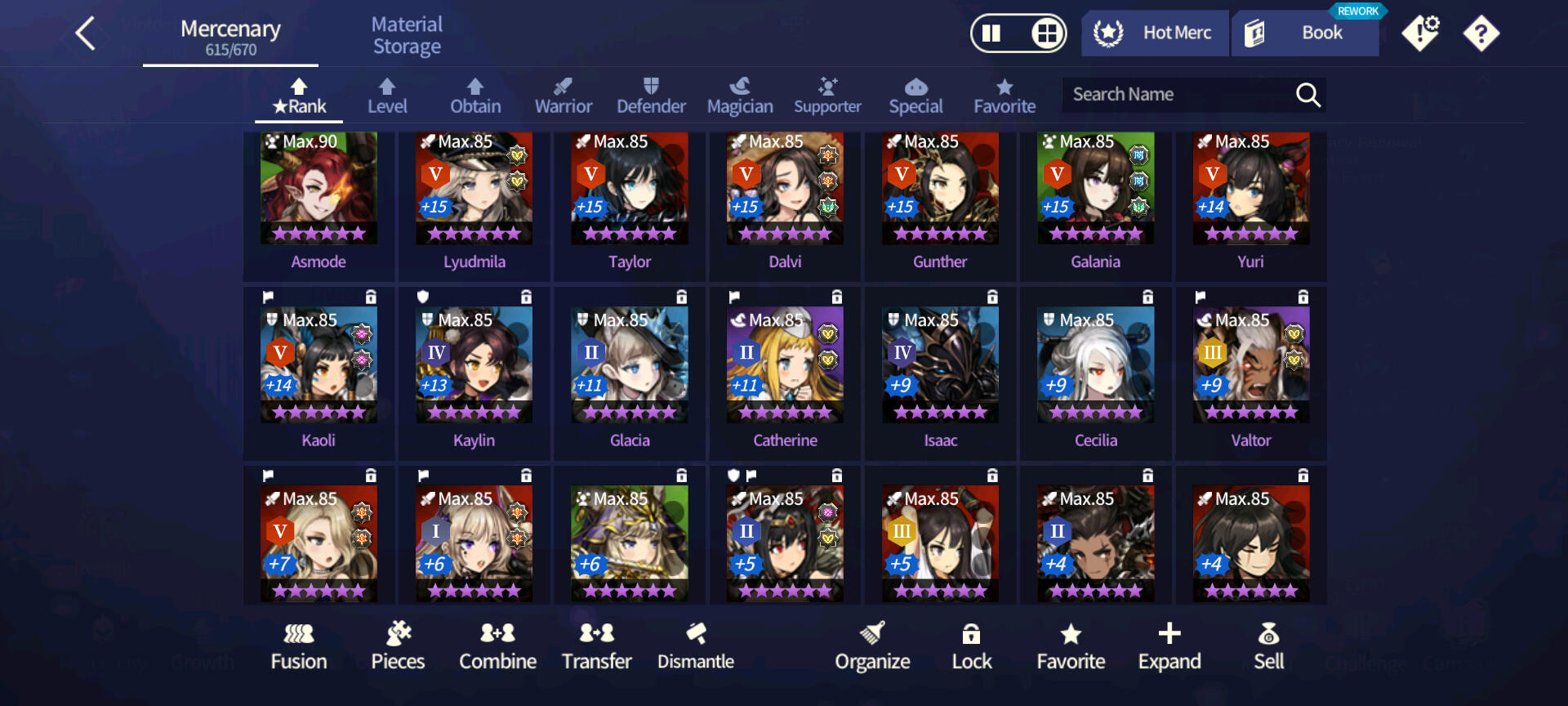Viewport: 1568px width, 706px height.
Task: Expand mercenary storage capacity
Action: 1169,646
